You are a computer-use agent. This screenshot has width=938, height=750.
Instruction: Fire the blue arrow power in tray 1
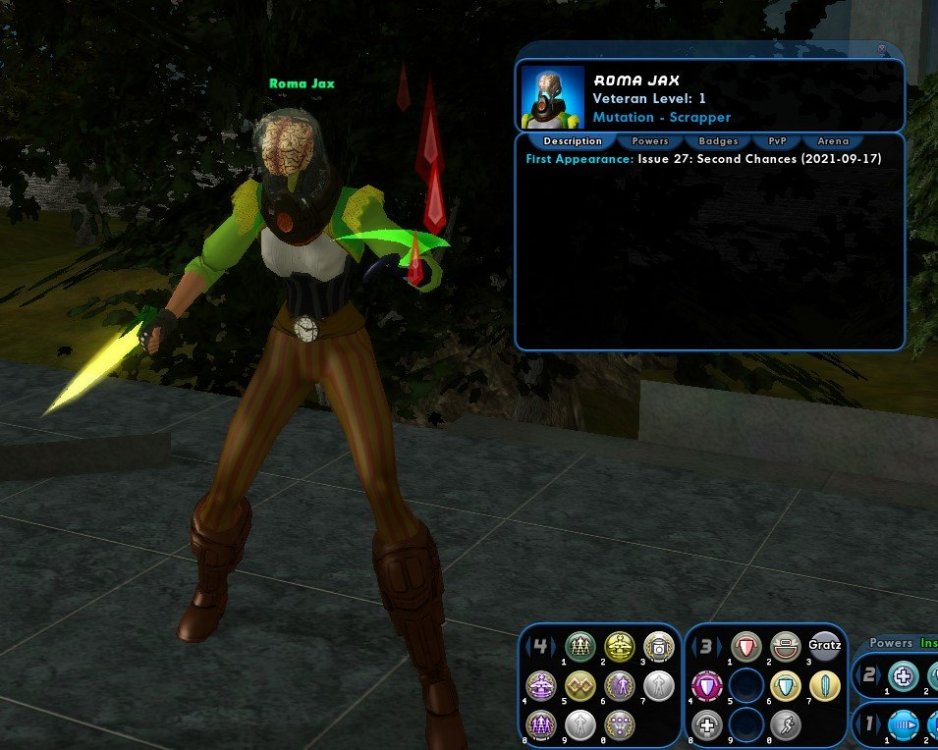tap(903, 724)
